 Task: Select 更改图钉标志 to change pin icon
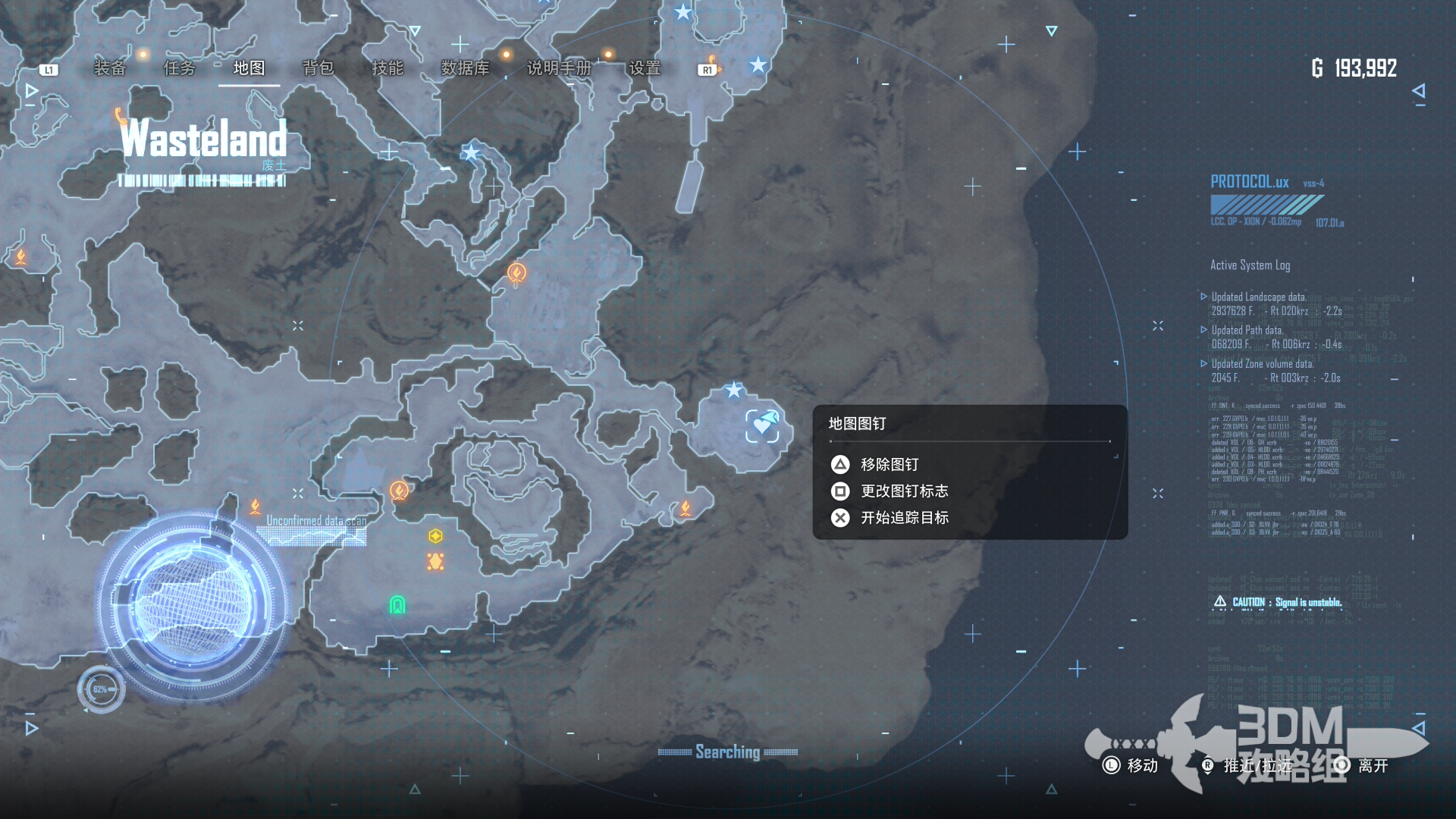pos(904,491)
